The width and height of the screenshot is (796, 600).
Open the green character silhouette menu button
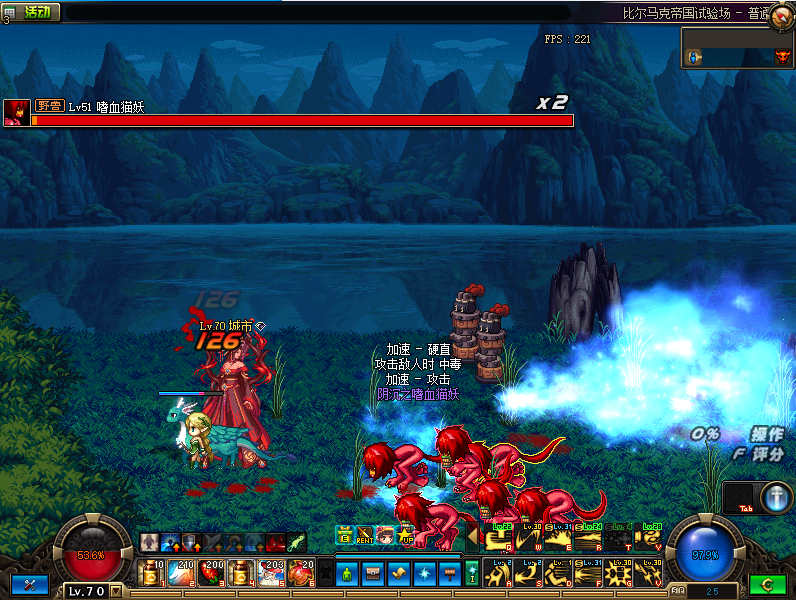(347, 574)
